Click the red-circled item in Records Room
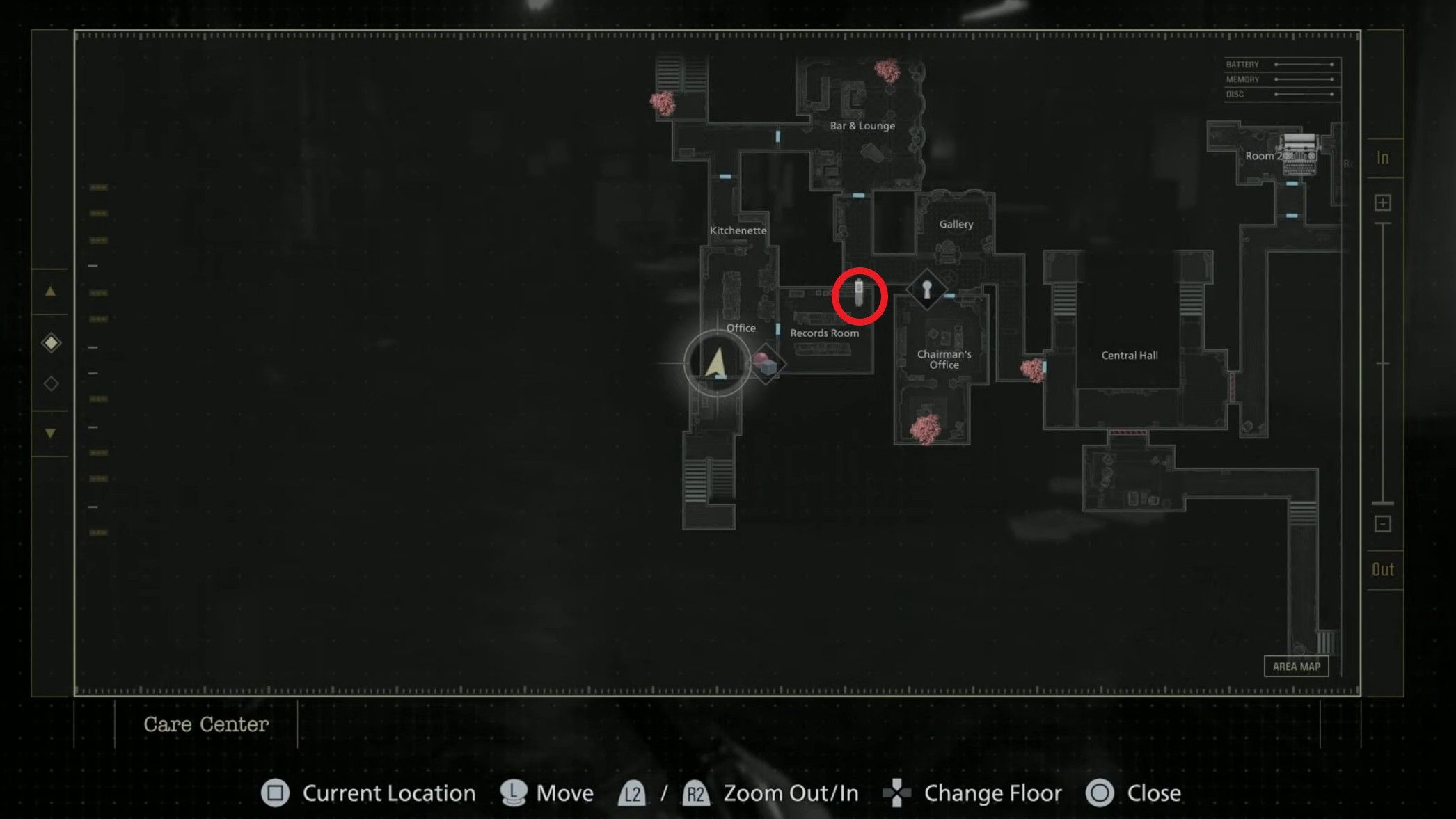This screenshot has height=819, width=1456. point(859,295)
